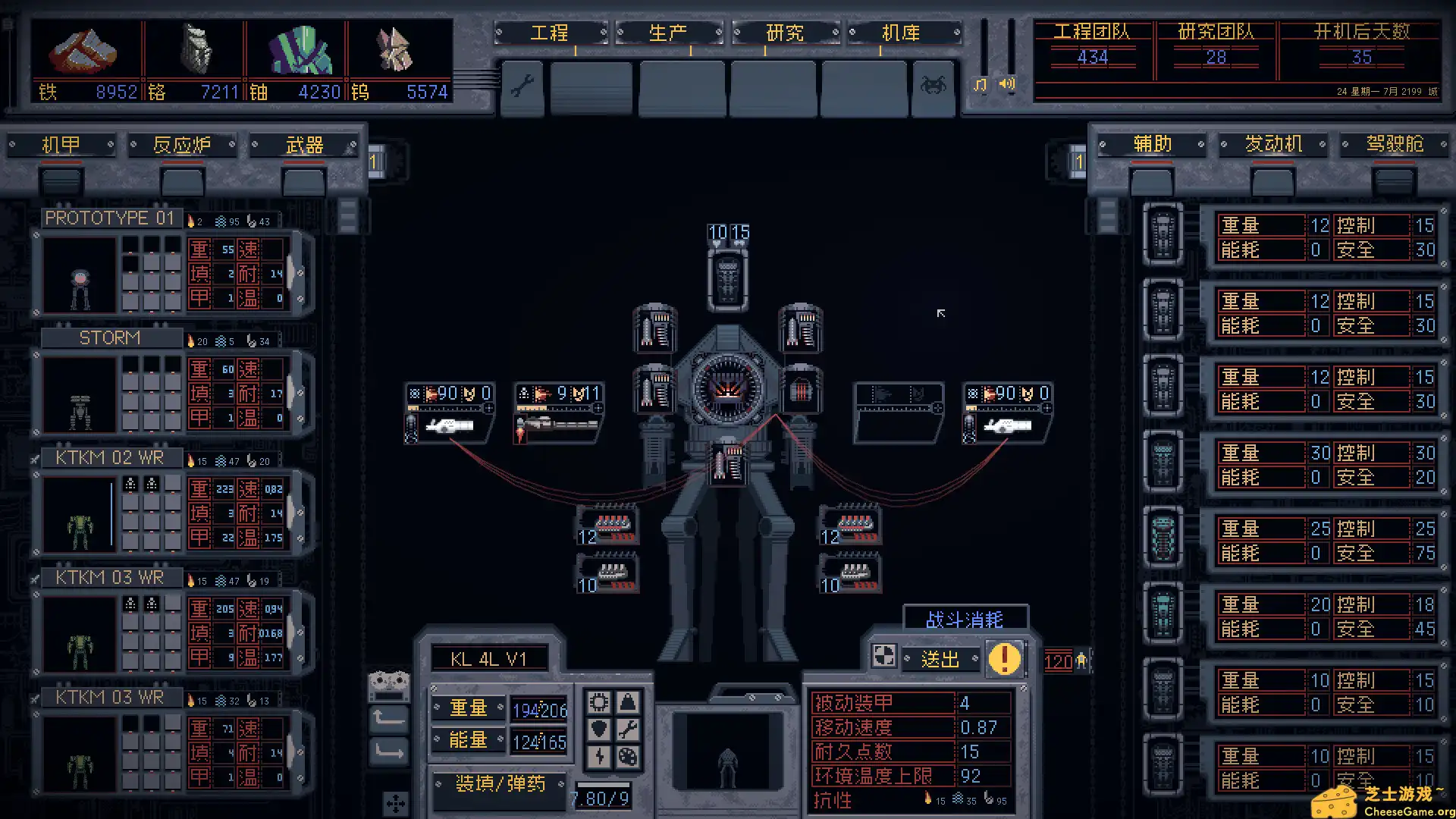Click the lightning energy icon in the stats grid
This screenshot has height=819, width=1456.
[x=599, y=757]
